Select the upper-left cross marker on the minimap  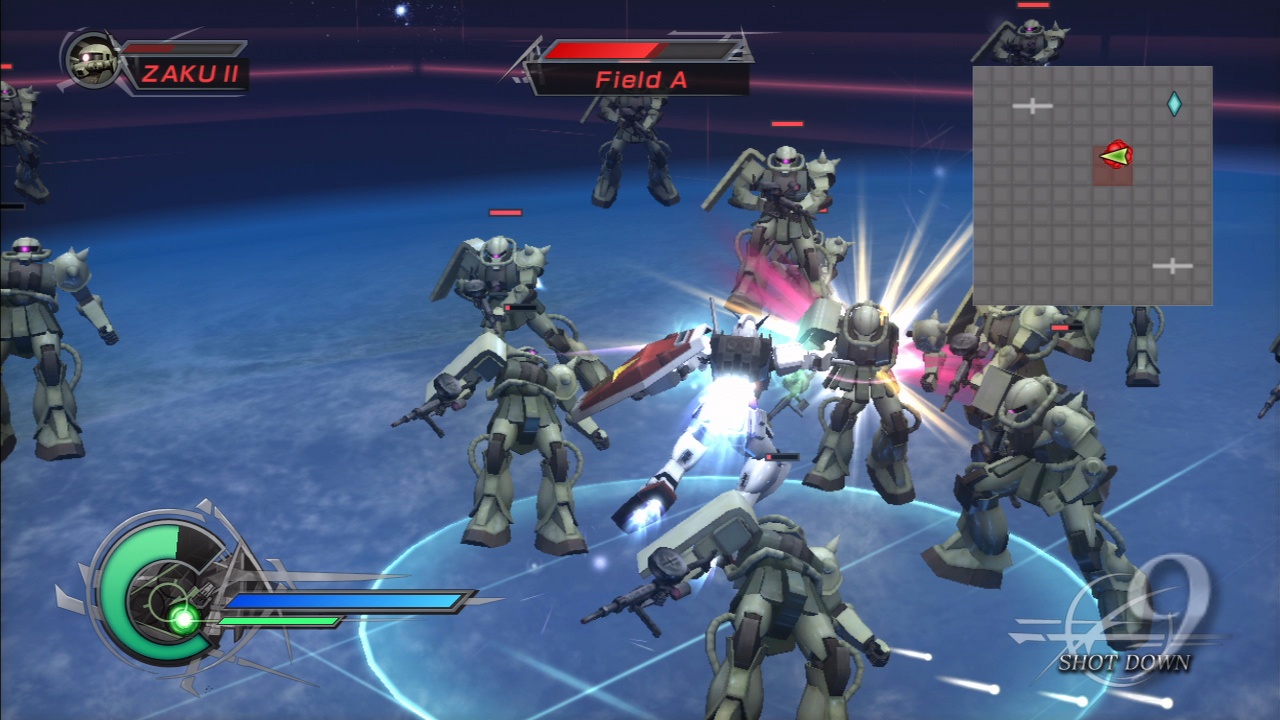[1032, 105]
